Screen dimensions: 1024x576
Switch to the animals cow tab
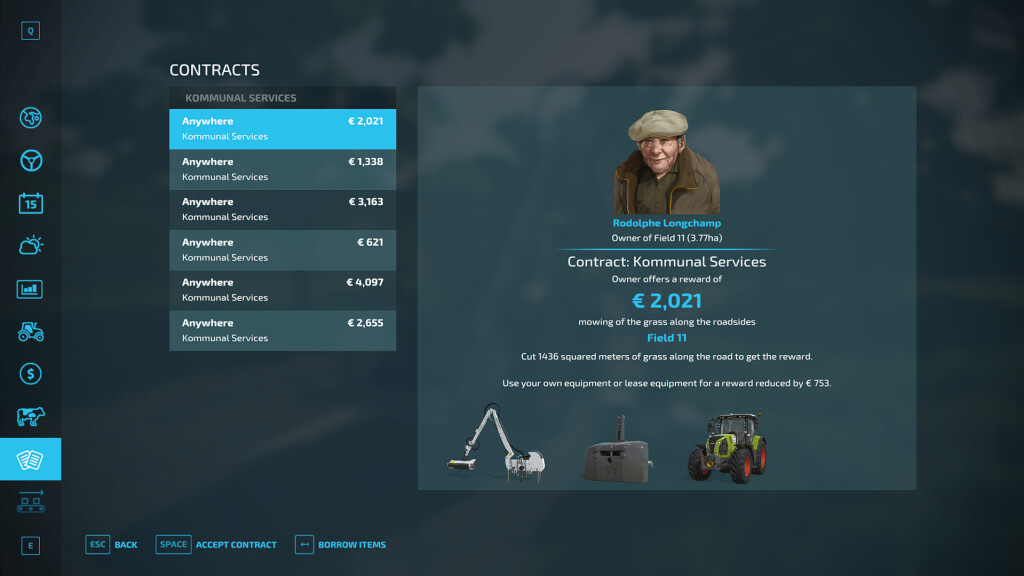(x=31, y=417)
